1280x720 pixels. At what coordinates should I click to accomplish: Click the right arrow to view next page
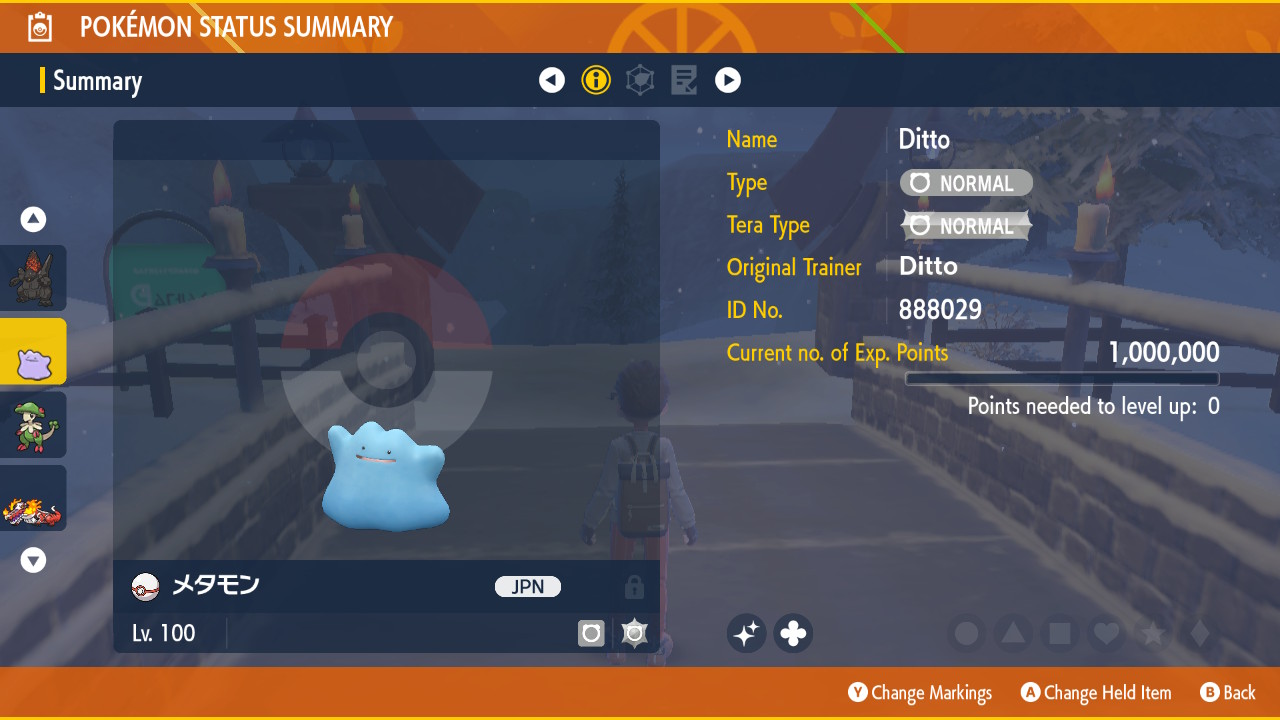tap(728, 80)
